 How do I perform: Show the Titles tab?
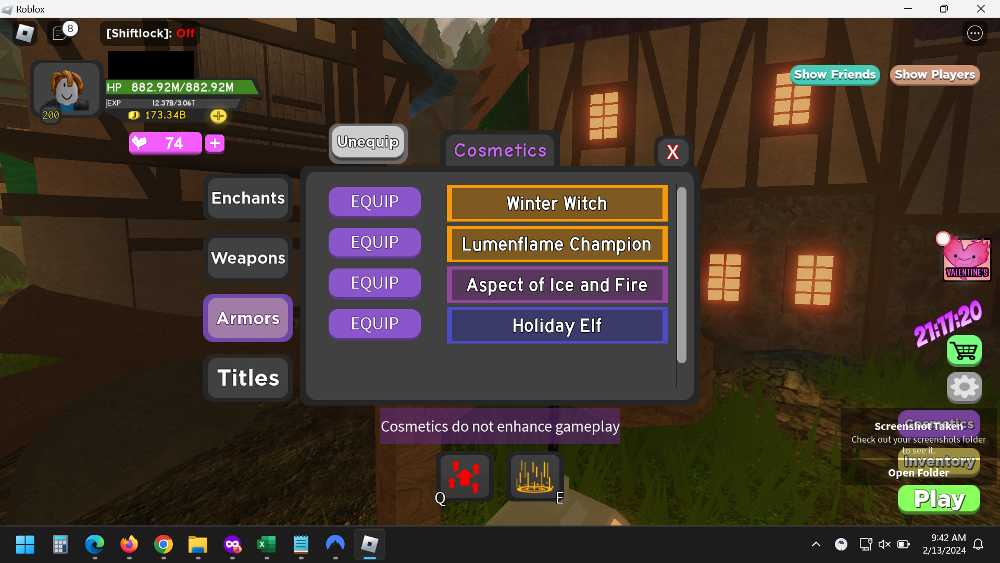[248, 378]
